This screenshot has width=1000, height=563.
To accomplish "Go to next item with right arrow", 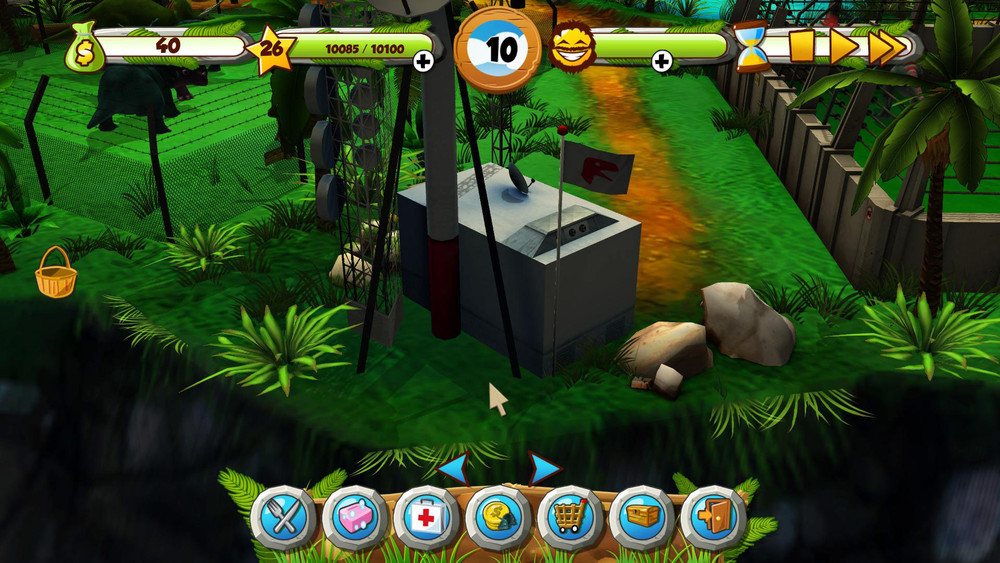I will coord(543,467).
